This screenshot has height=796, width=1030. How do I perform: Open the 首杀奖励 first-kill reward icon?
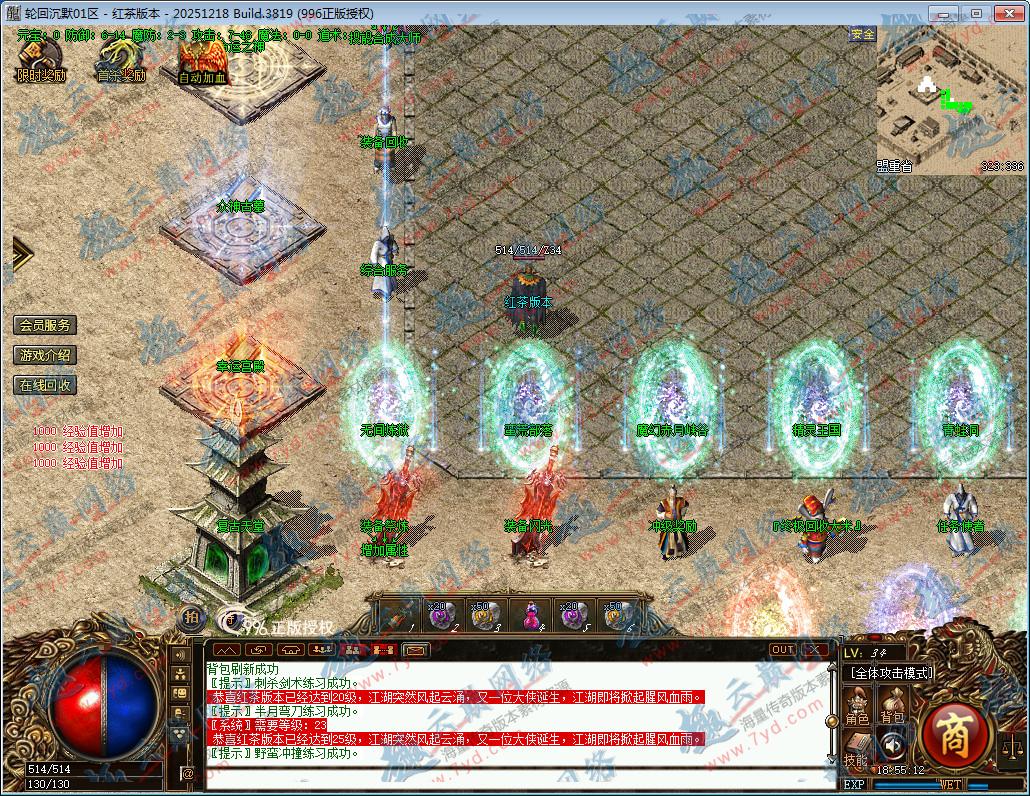pyautogui.click(x=120, y=58)
